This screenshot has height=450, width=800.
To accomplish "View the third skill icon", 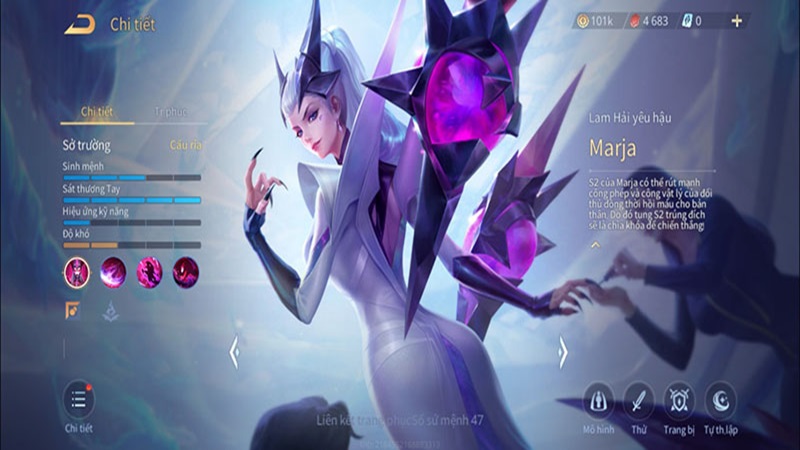I will coord(149,270).
